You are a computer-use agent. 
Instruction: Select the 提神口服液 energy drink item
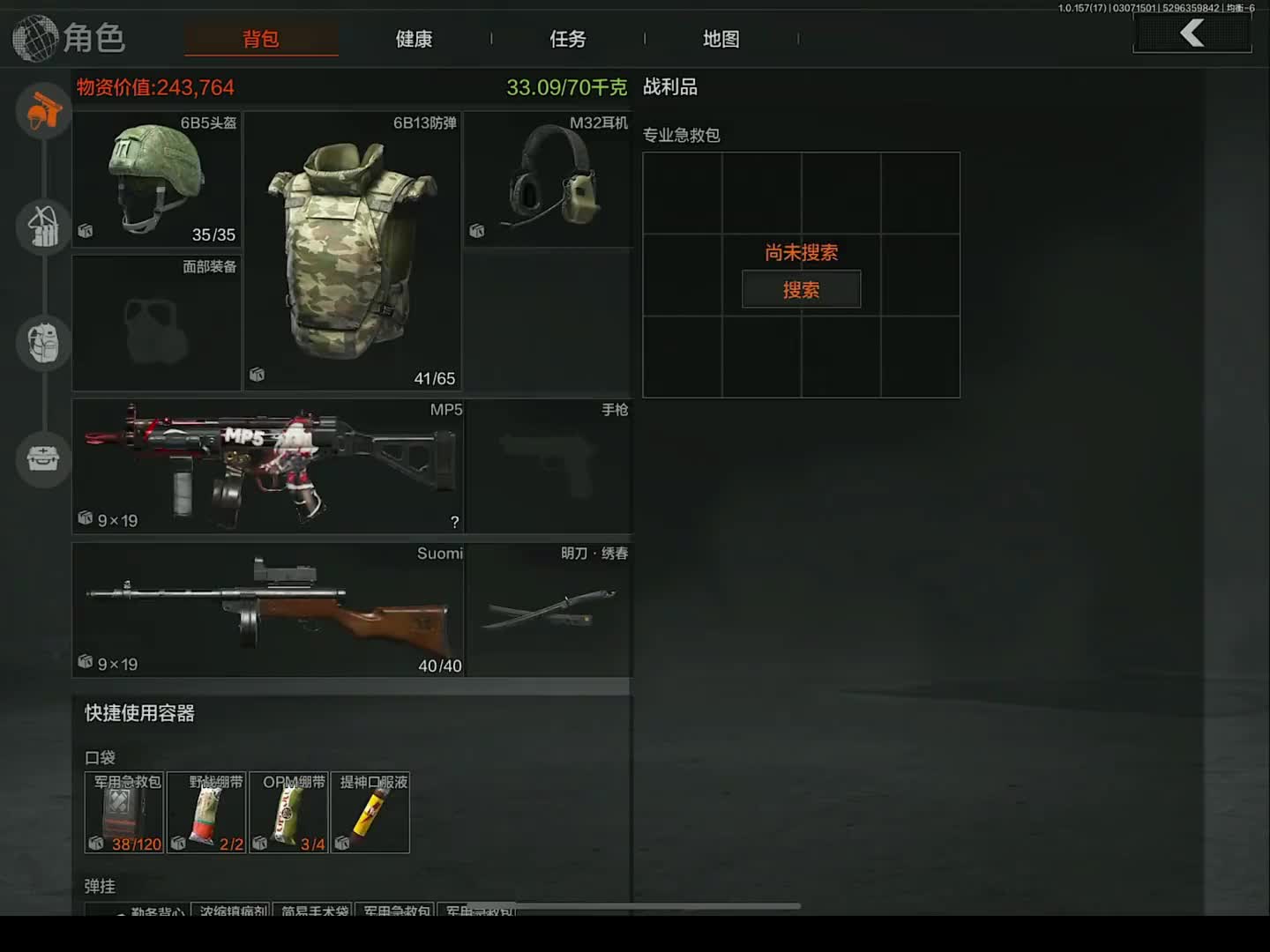click(370, 813)
